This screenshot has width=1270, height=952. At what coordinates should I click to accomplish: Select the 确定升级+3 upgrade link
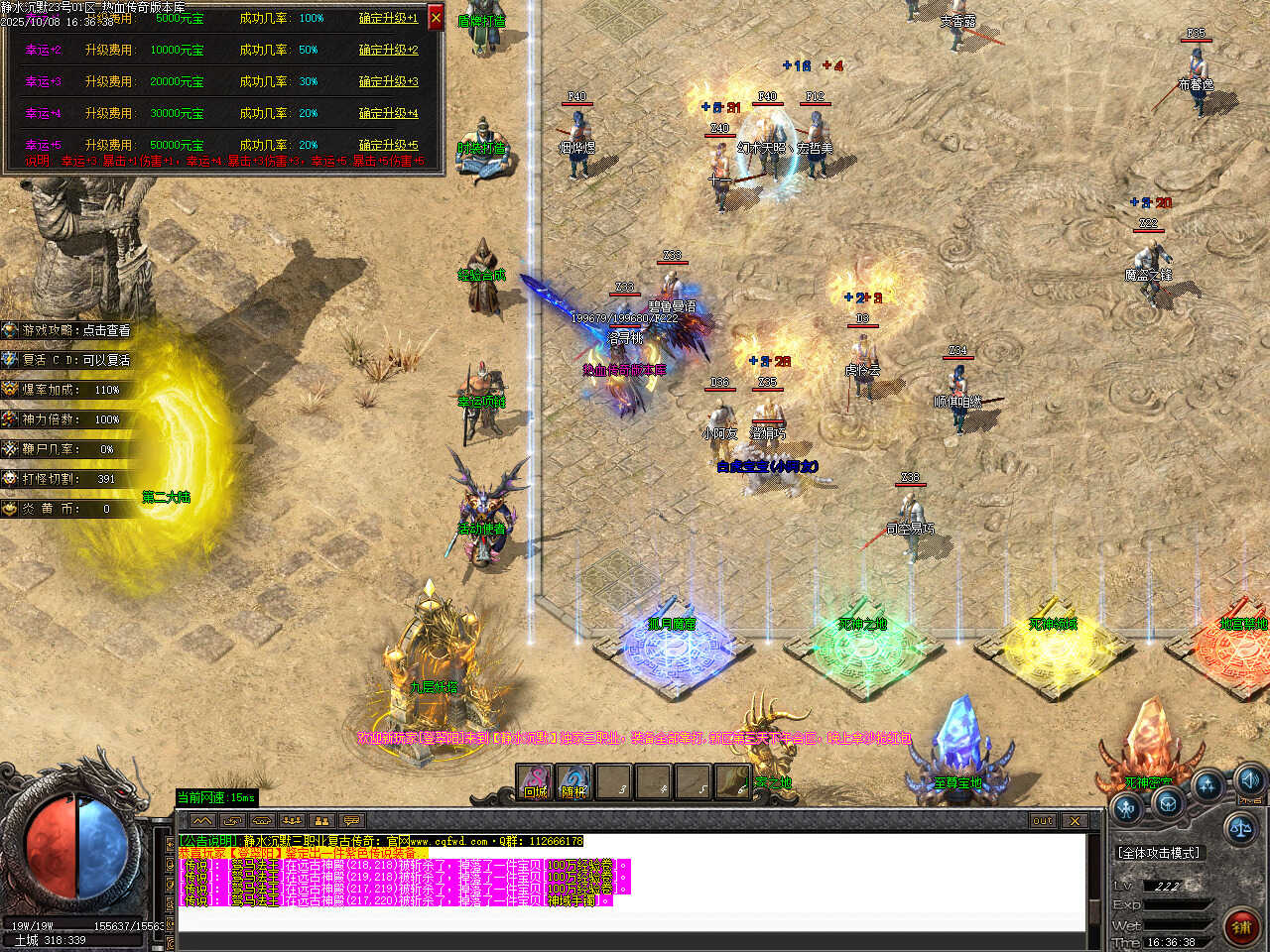click(x=388, y=81)
